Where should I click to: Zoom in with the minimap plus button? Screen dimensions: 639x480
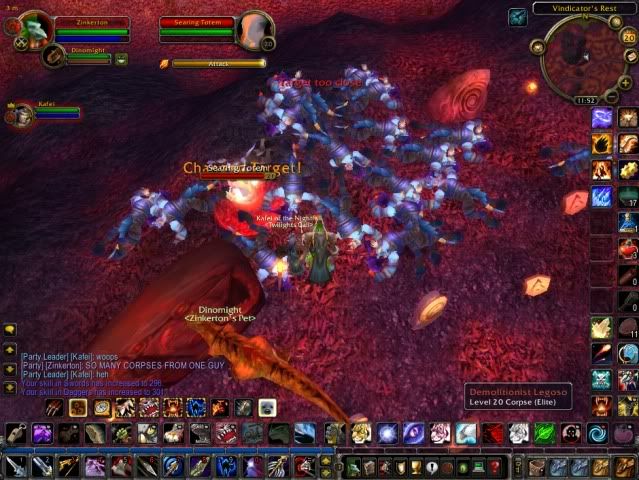tap(627, 80)
